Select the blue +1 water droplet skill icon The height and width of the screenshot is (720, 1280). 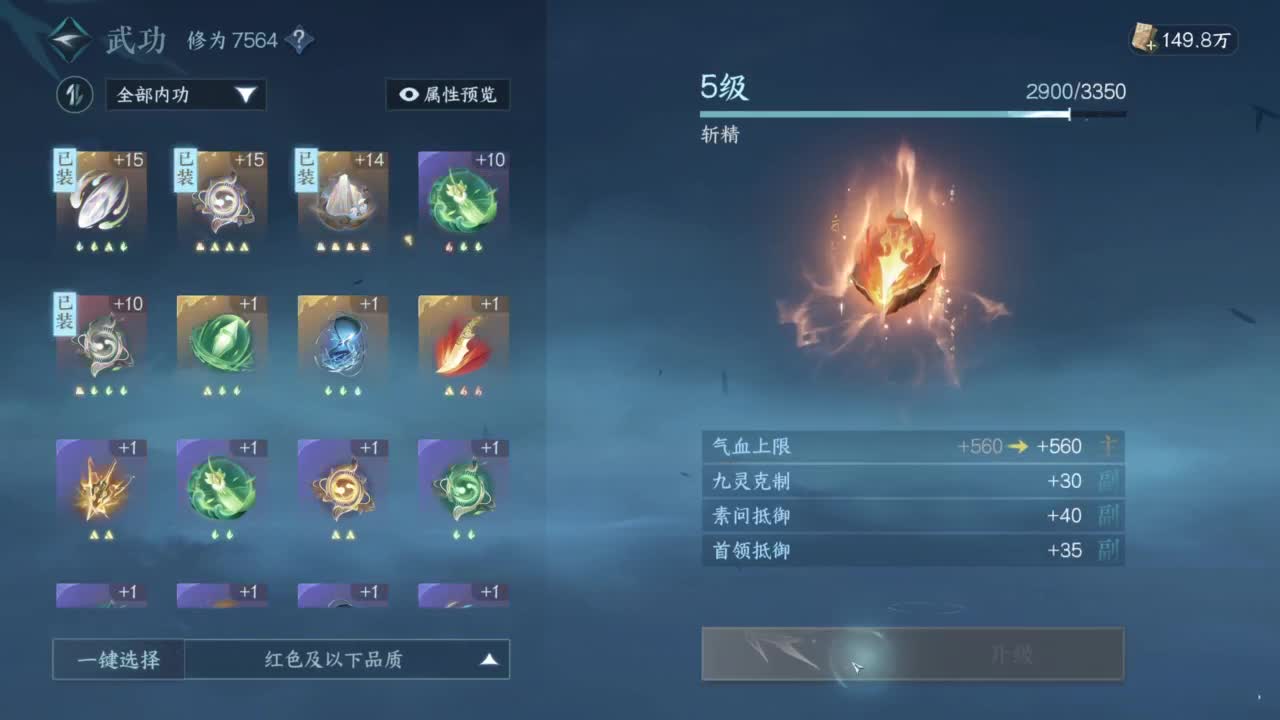click(342, 340)
